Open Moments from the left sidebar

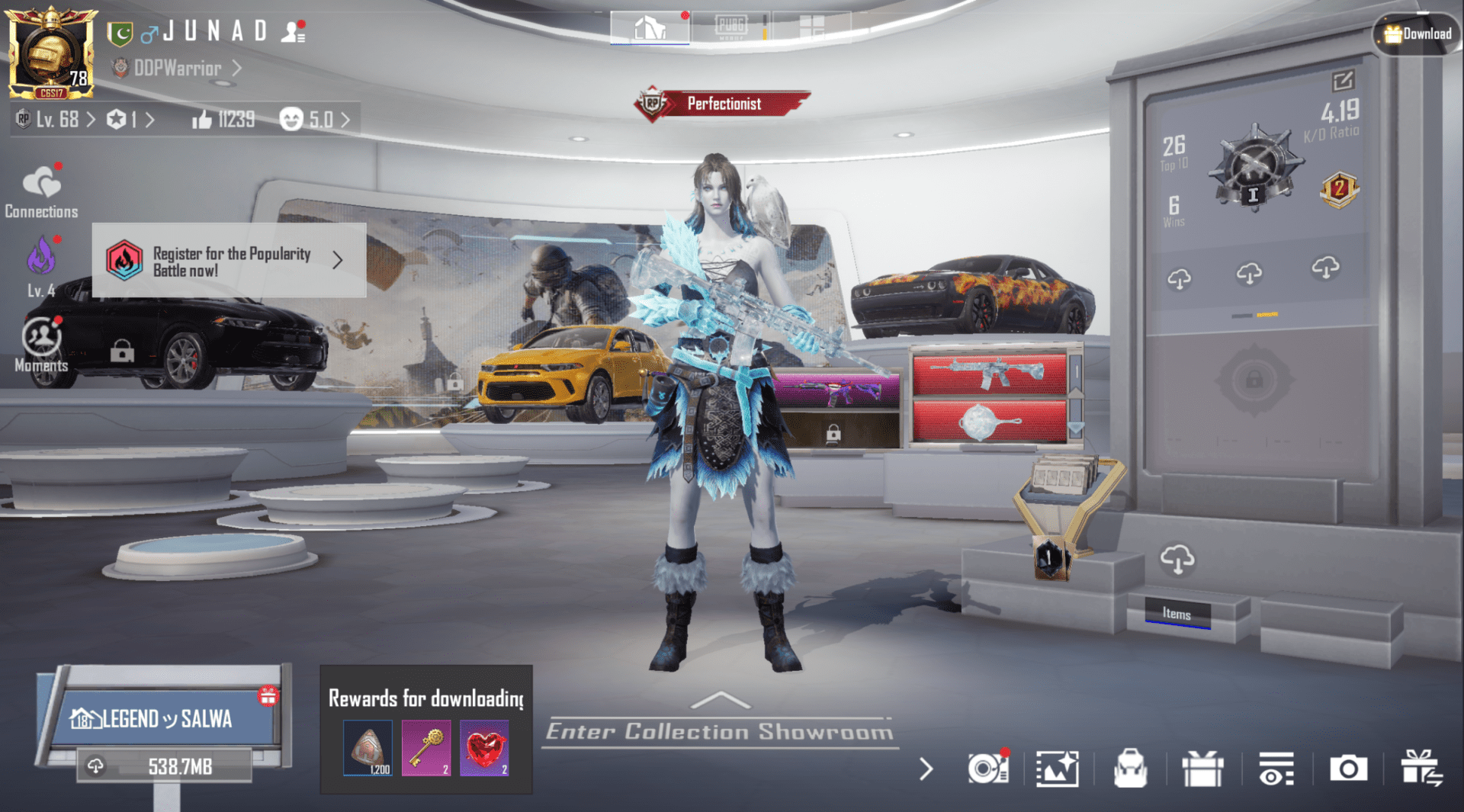pos(42,342)
